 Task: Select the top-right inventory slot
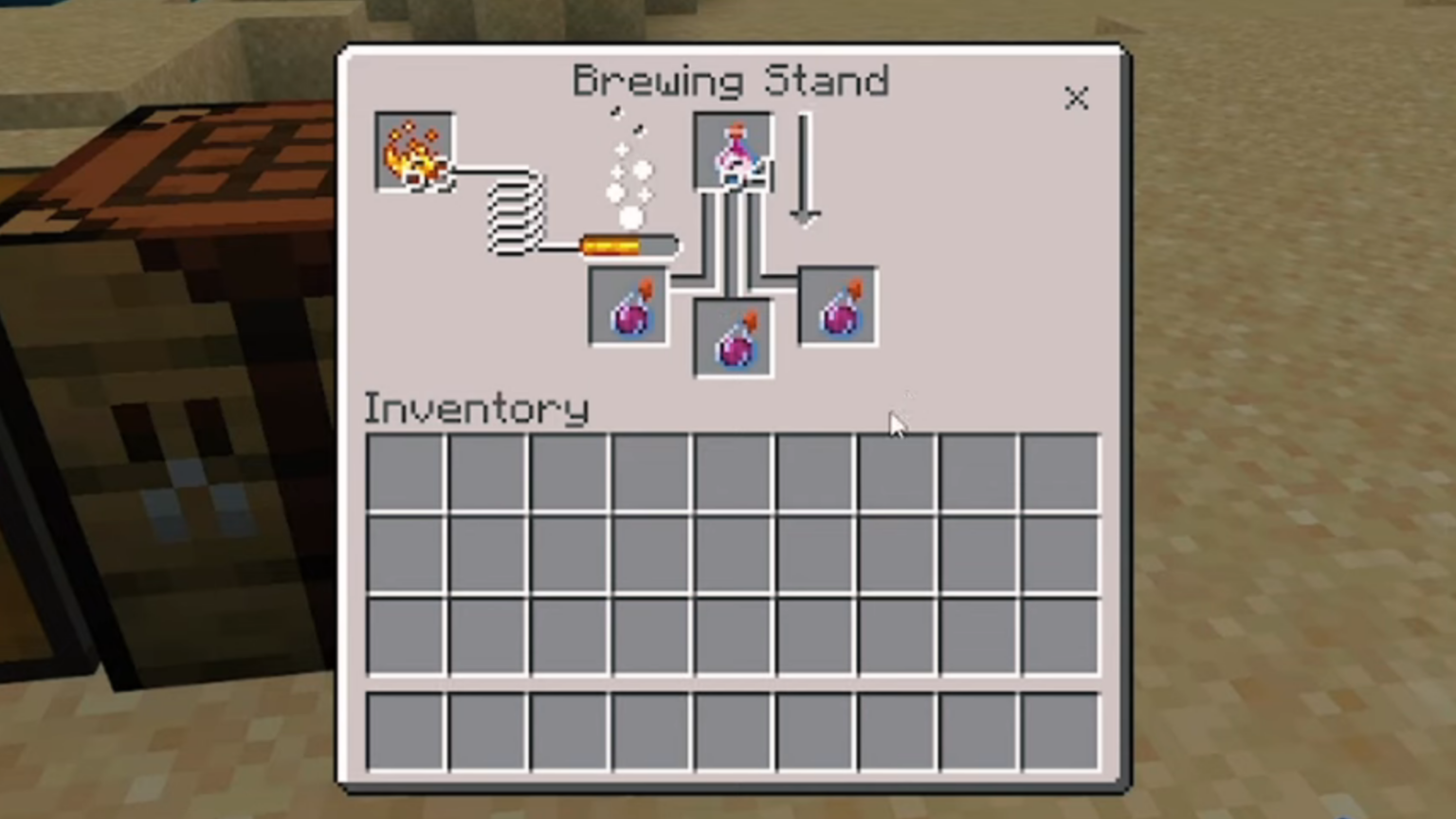[1059, 472]
